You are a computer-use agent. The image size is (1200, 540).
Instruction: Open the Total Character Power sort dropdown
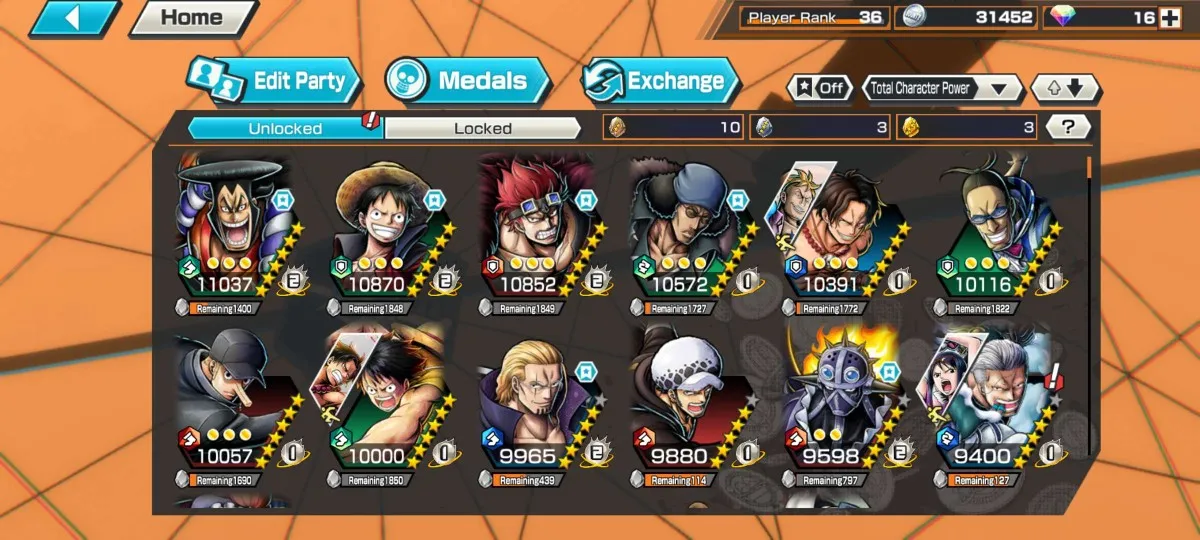tap(941, 88)
